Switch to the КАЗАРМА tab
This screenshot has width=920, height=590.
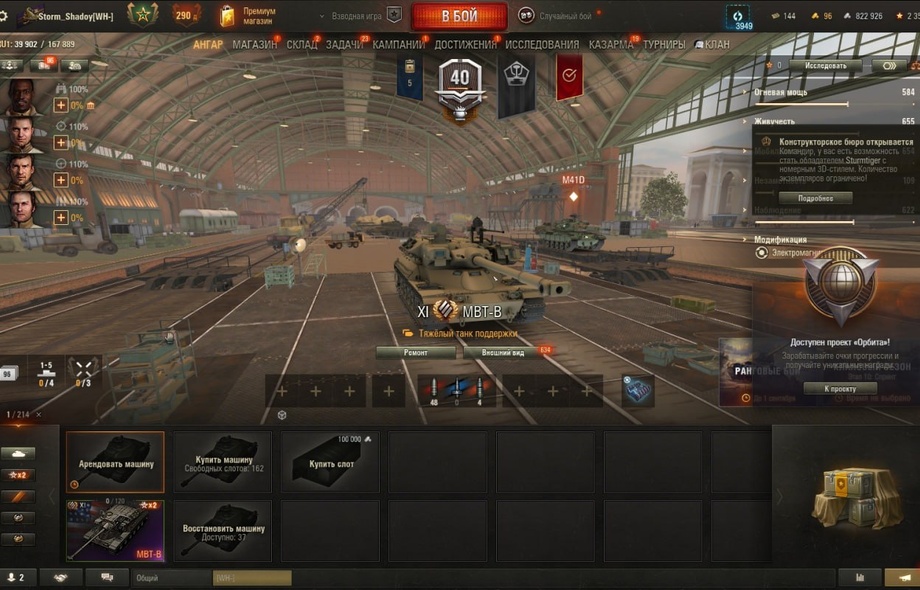click(610, 45)
